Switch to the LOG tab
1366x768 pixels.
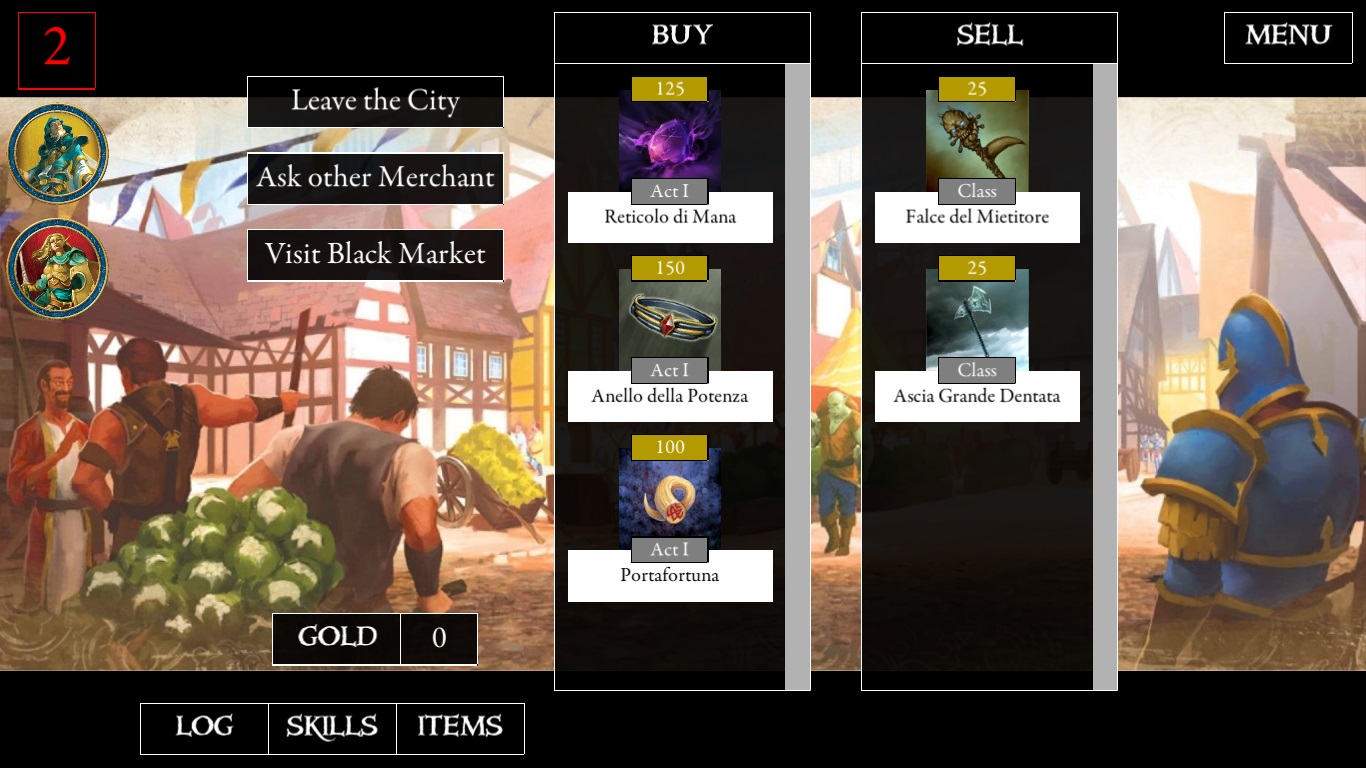pos(203,728)
